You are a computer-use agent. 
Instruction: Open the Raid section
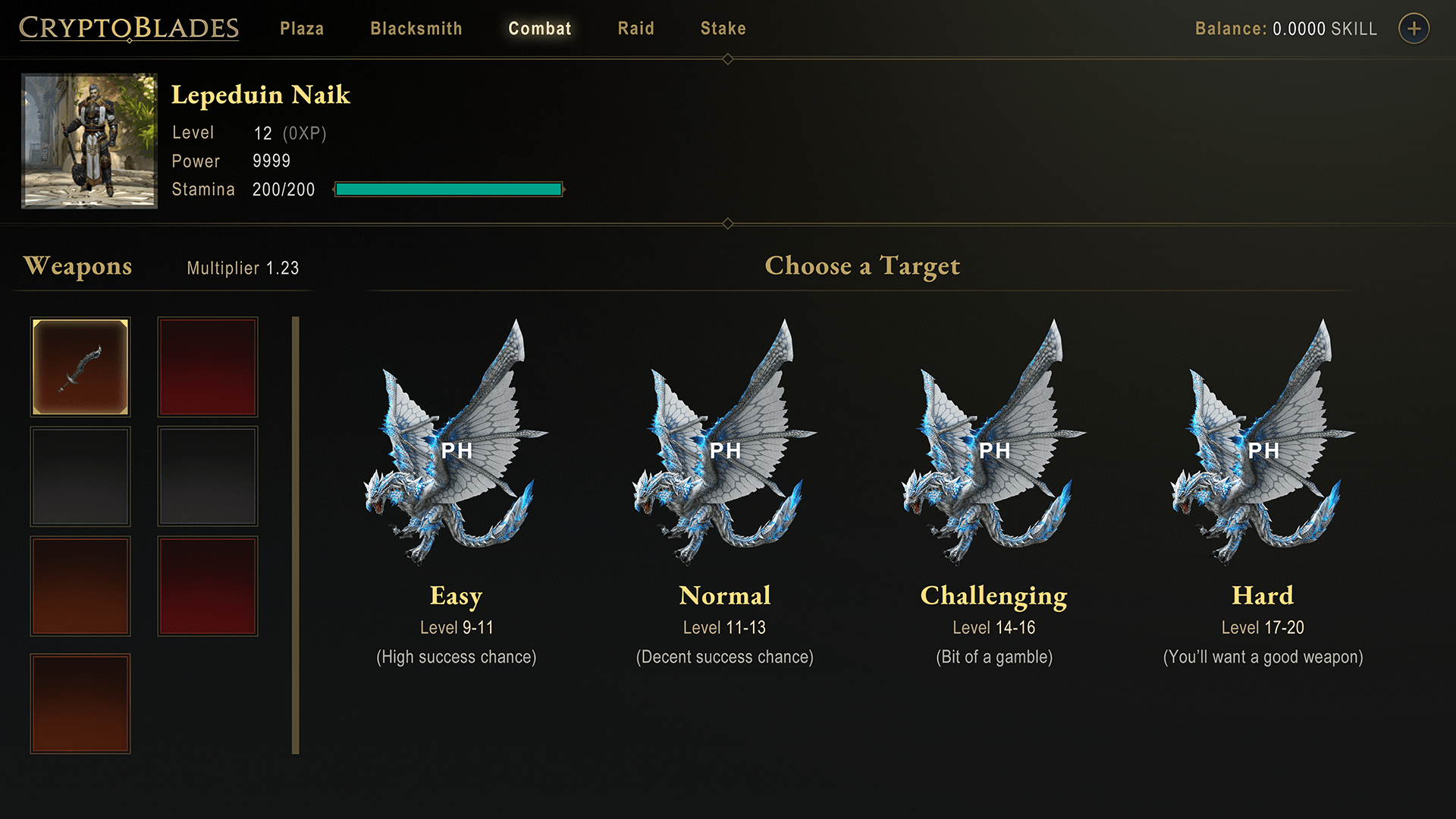tap(636, 29)
